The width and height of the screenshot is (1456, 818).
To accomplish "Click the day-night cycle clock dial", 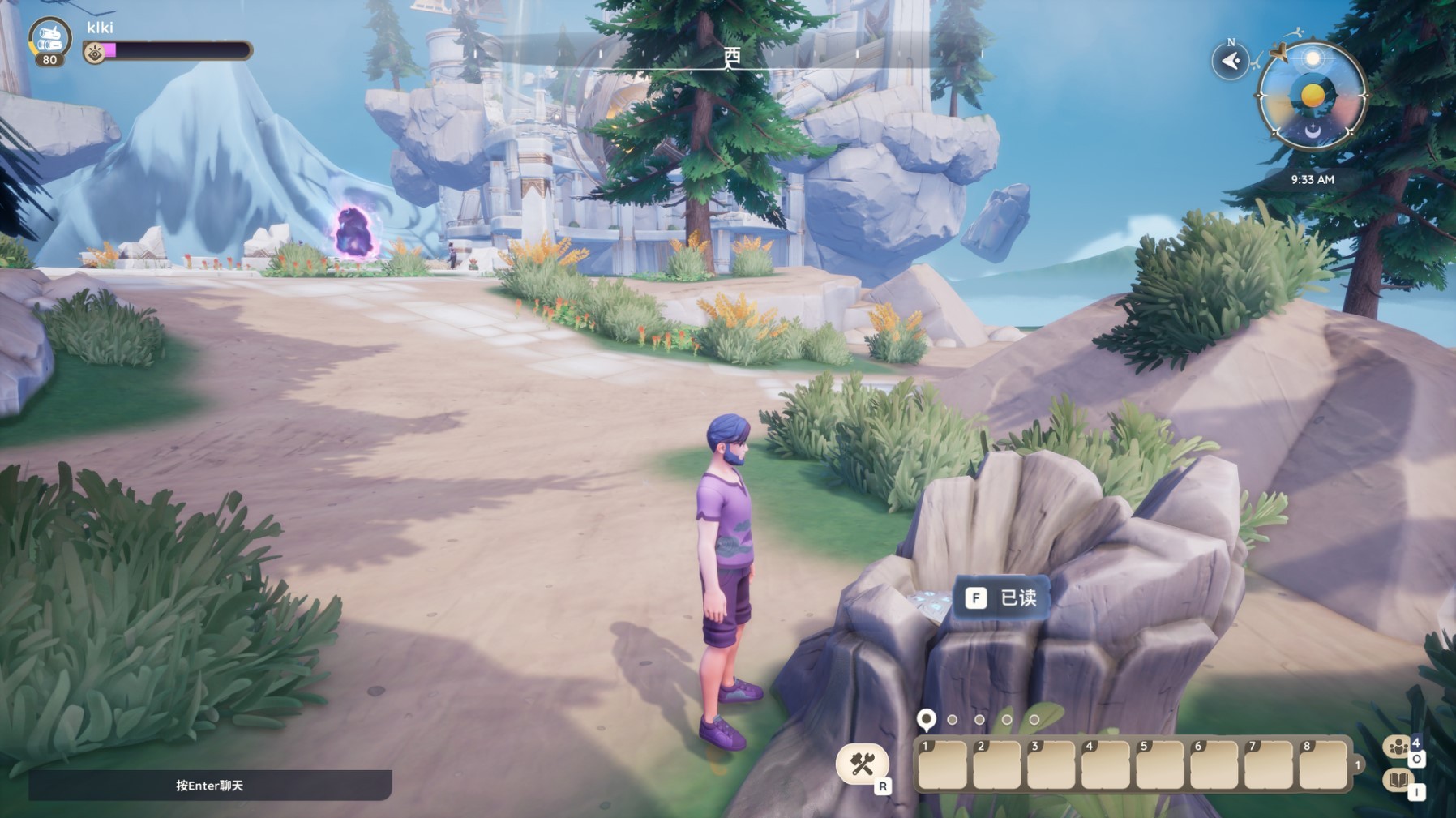I will pyautogui.click(x=1312, y=96).
